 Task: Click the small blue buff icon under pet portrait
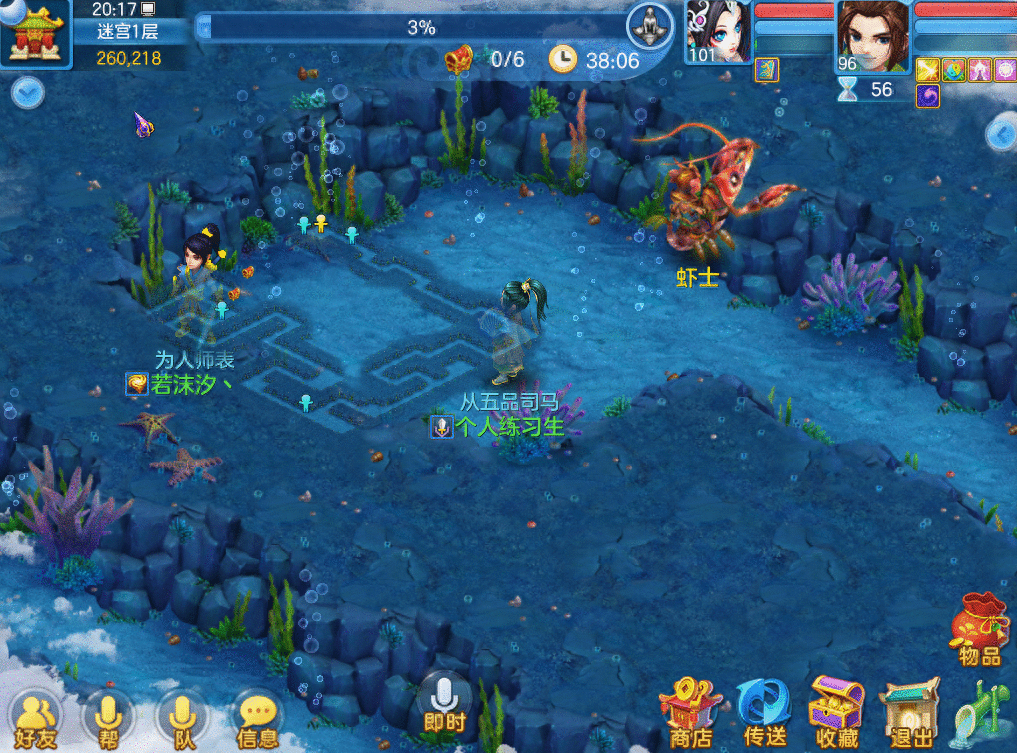point(765,69)
